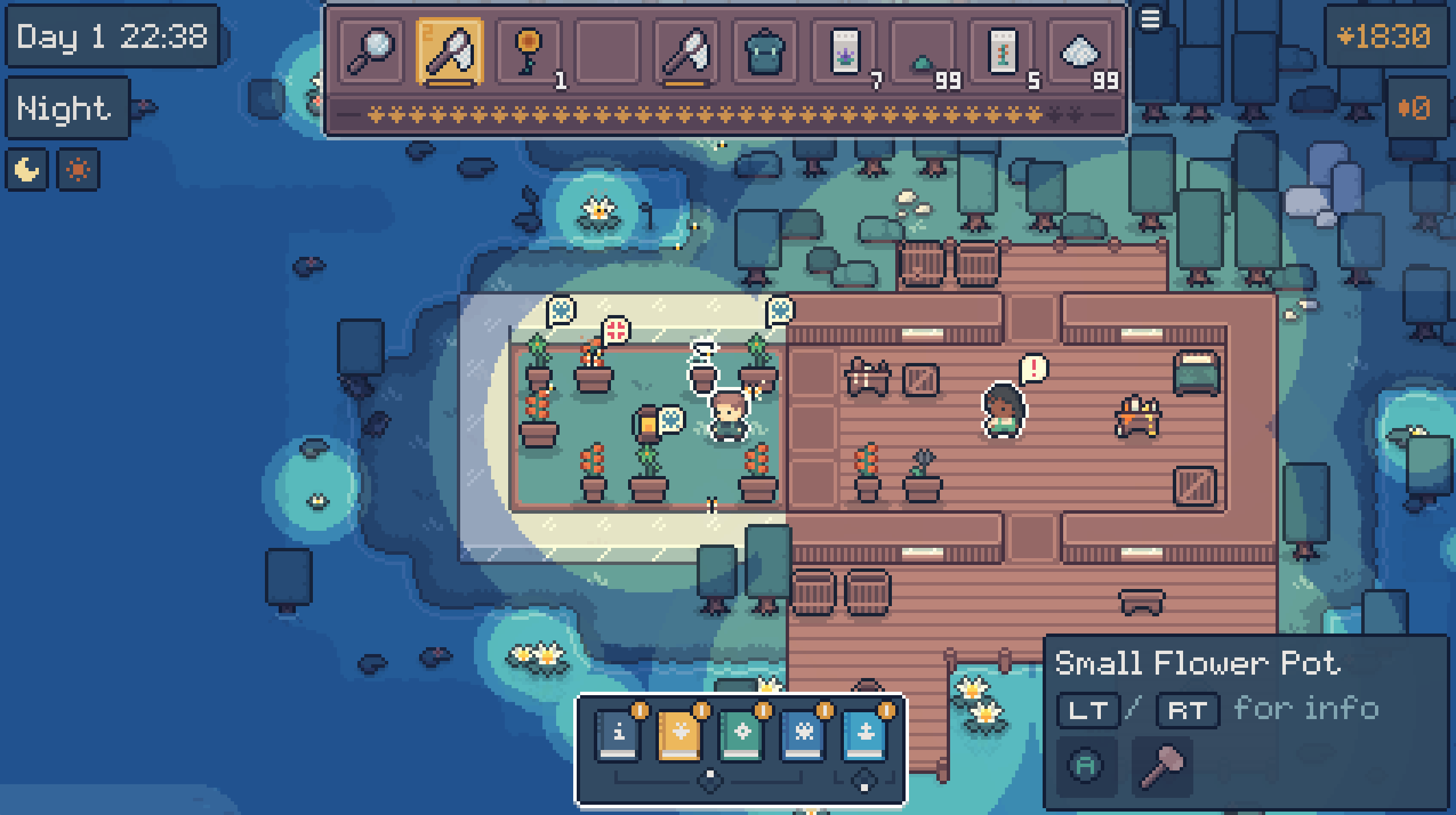Choose the sunflower in the hotbar
Viewport: 1456px width, 815px height.
click(529, 52)
